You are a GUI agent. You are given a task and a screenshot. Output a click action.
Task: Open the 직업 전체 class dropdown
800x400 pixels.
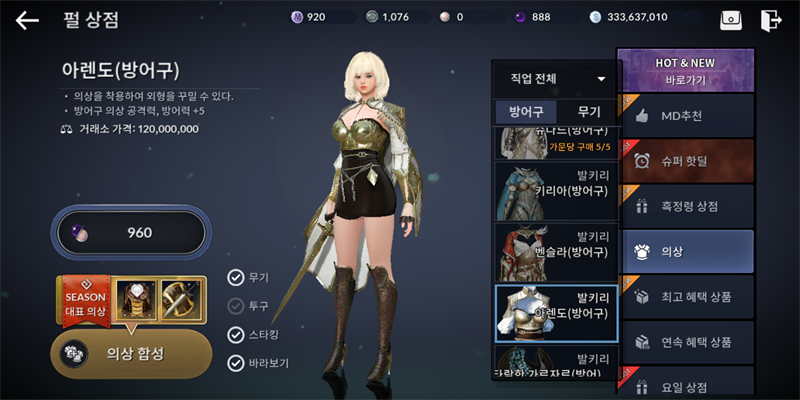click(557, 78)
